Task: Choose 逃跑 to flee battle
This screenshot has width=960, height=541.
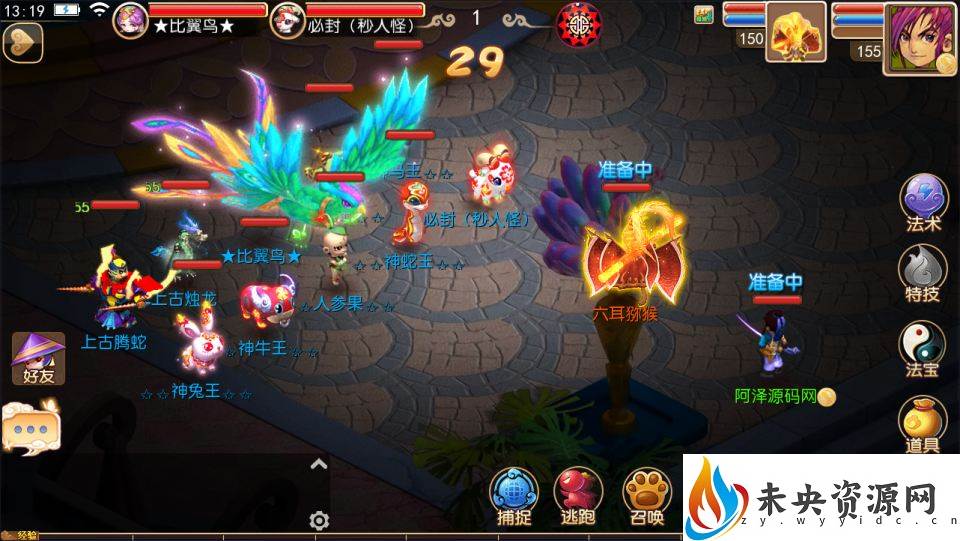Action: point(580,493)
